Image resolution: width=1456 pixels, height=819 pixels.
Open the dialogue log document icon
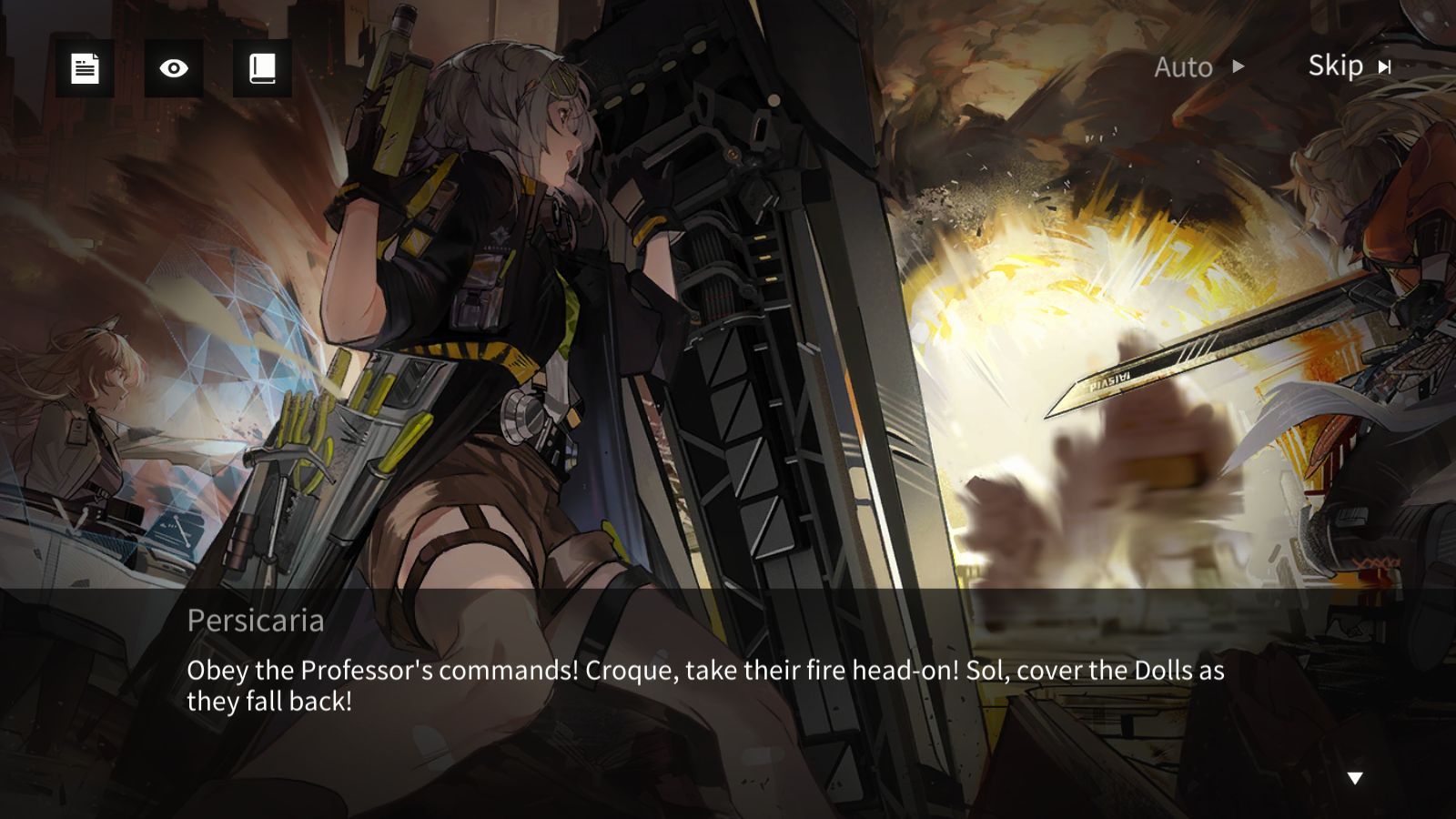(85, 68)
